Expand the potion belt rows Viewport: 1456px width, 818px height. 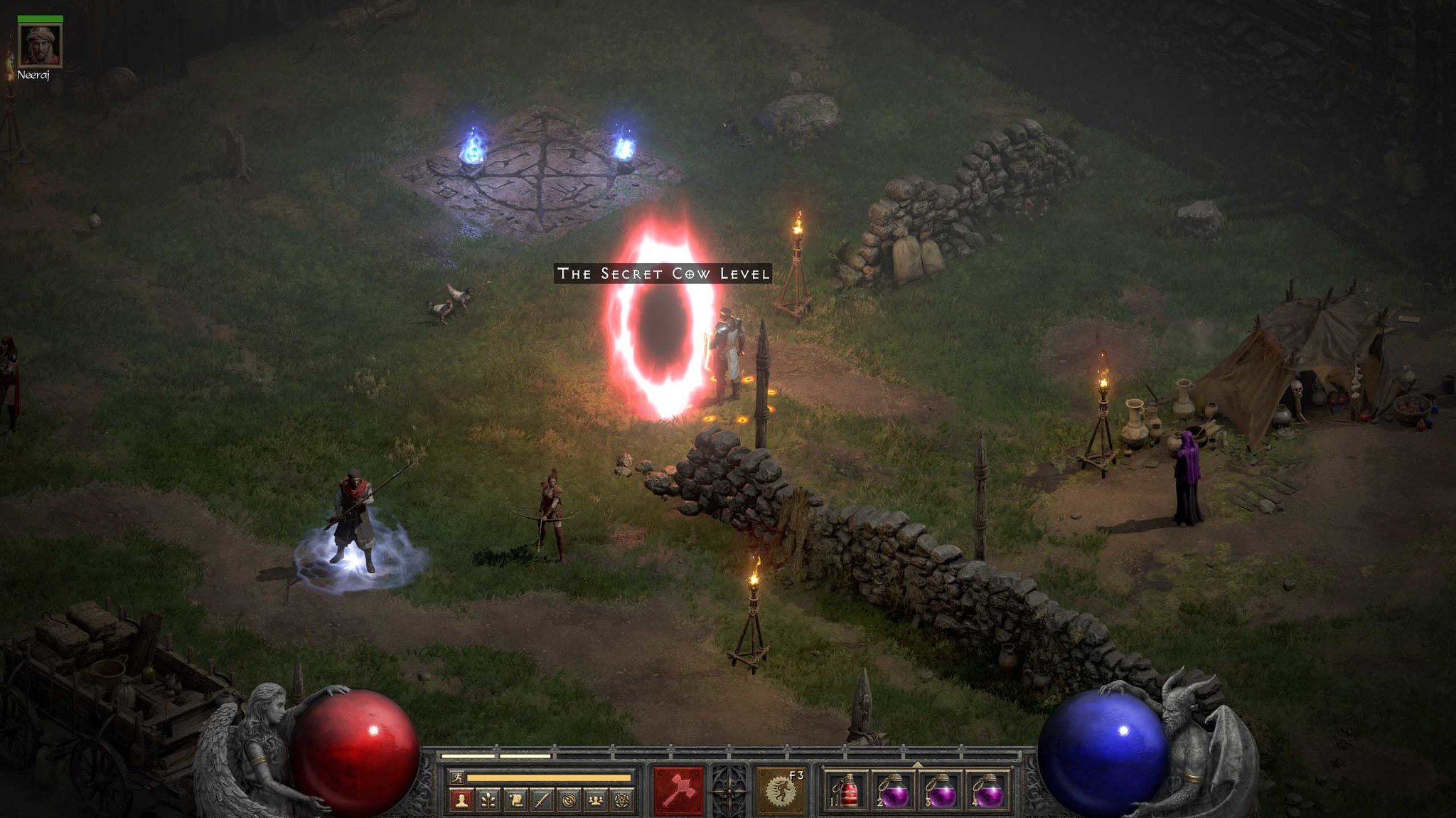tap(917, 763)
